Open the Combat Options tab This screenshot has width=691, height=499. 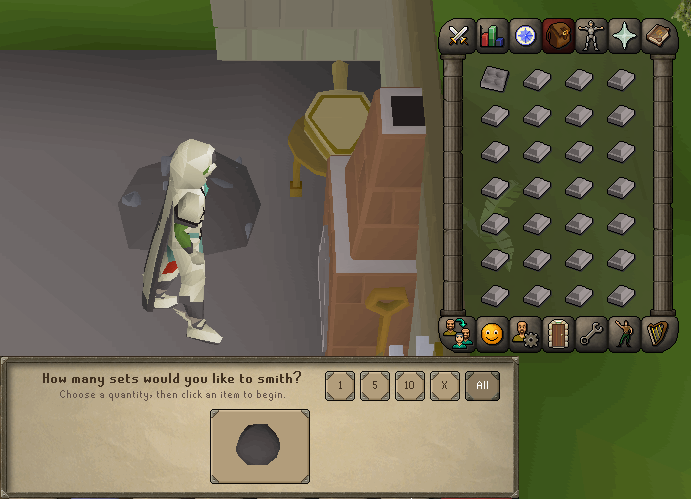coord(459,36)
